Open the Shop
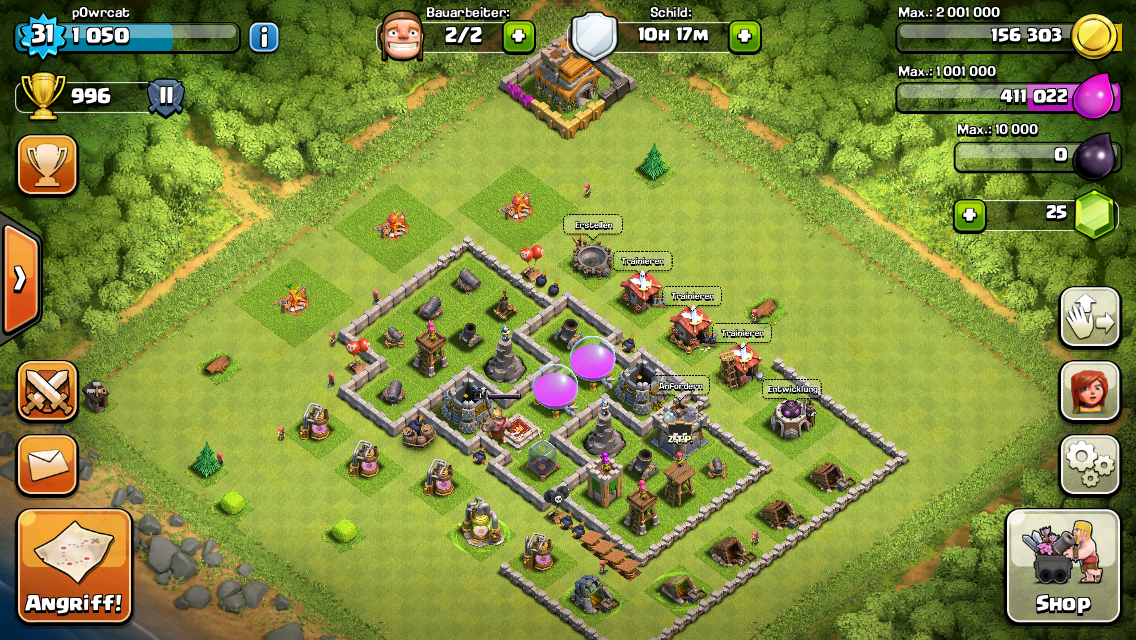The height and width of the screenshot is (640, 1136). coord(1062,565)
